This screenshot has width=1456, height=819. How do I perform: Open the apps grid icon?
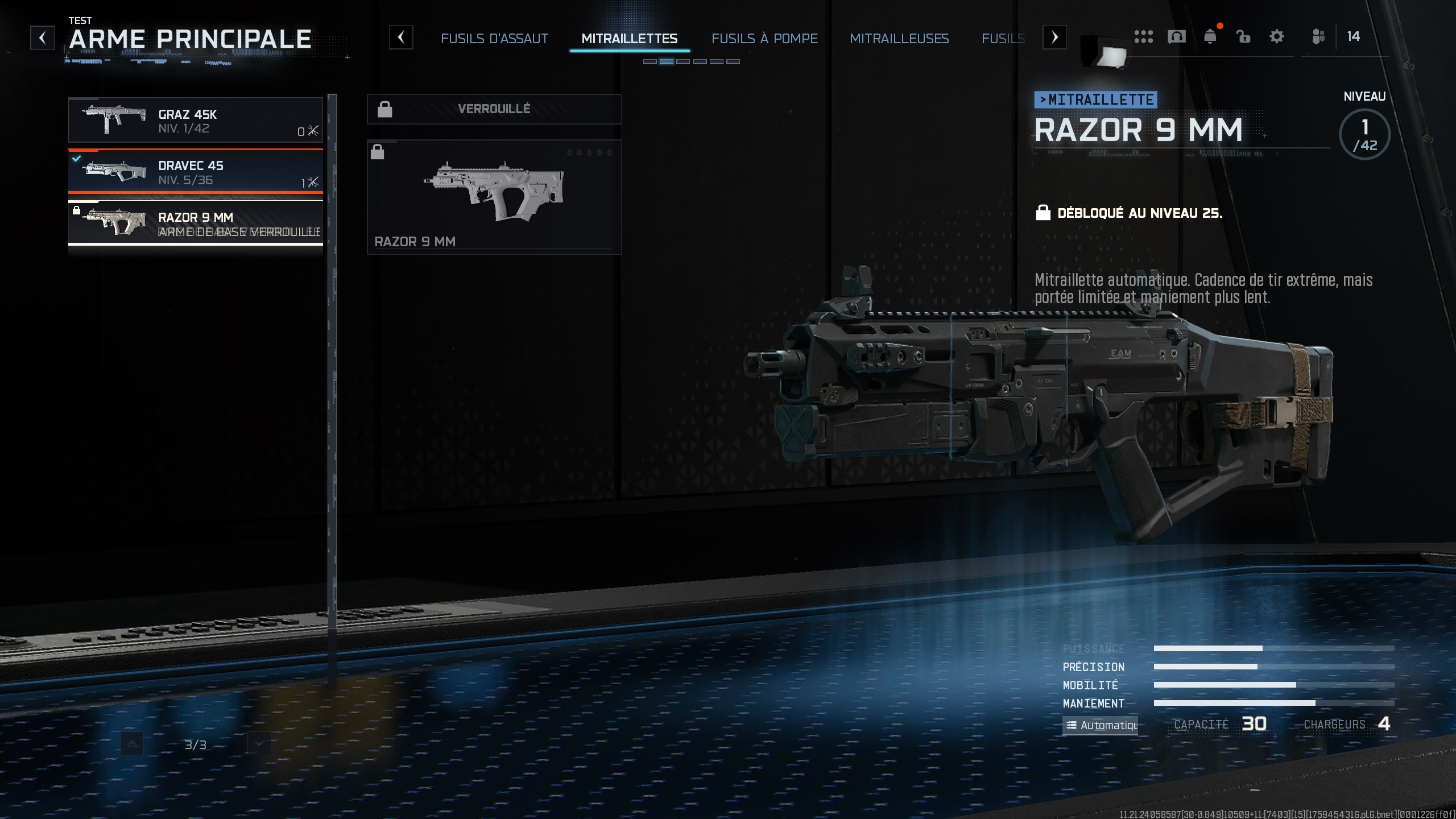(x=1144, y=36)
